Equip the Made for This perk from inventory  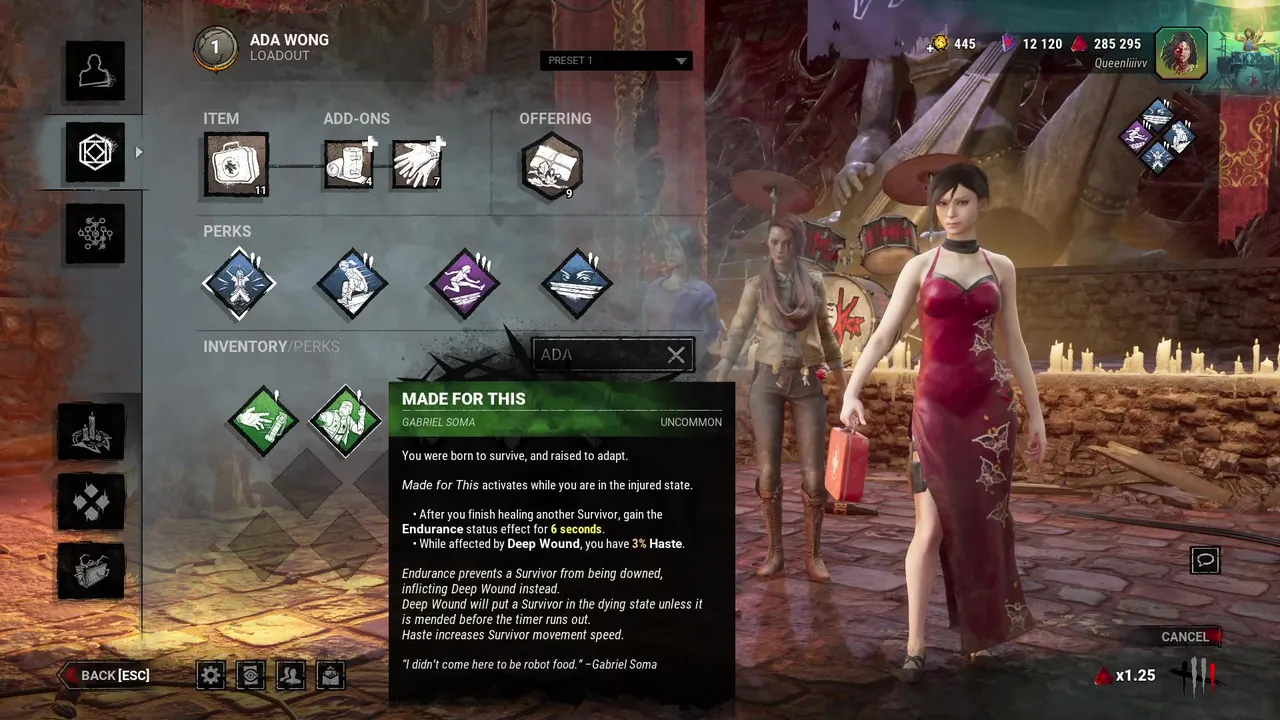point(346,420)
